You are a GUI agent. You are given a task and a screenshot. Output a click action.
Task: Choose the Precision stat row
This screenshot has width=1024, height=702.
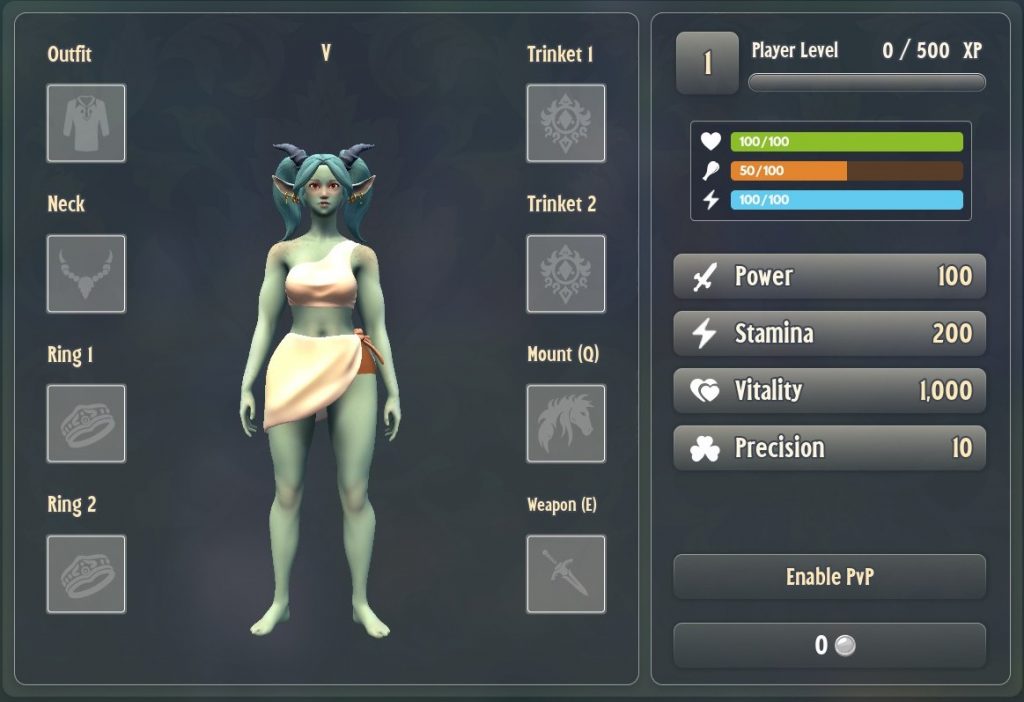point(829,447)
